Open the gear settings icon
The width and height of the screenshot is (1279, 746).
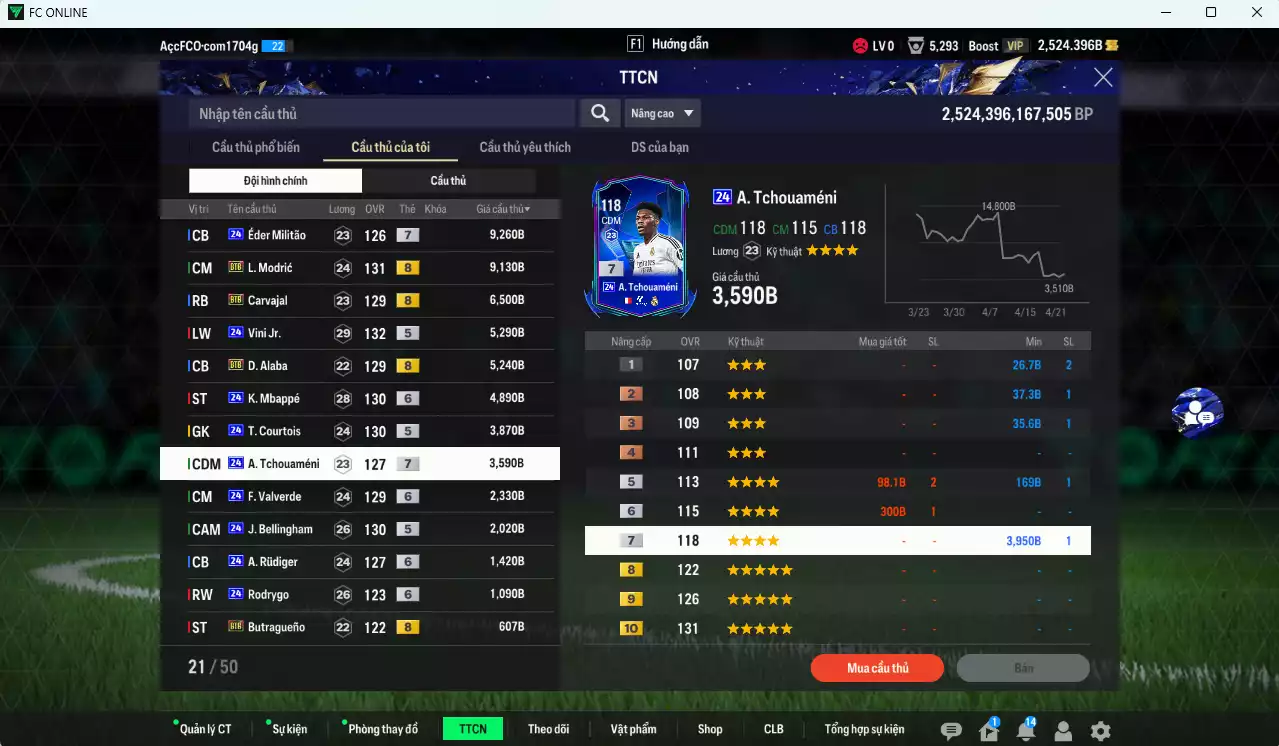(x=1100, y=731)
